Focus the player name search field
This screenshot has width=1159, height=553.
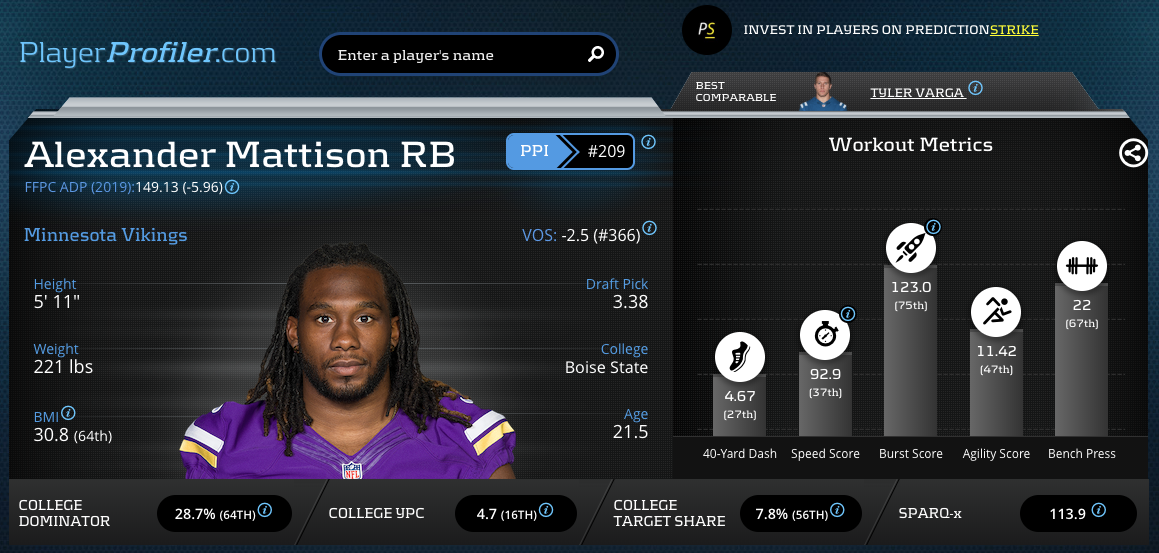pyautogui.click(x=455, y=55)
